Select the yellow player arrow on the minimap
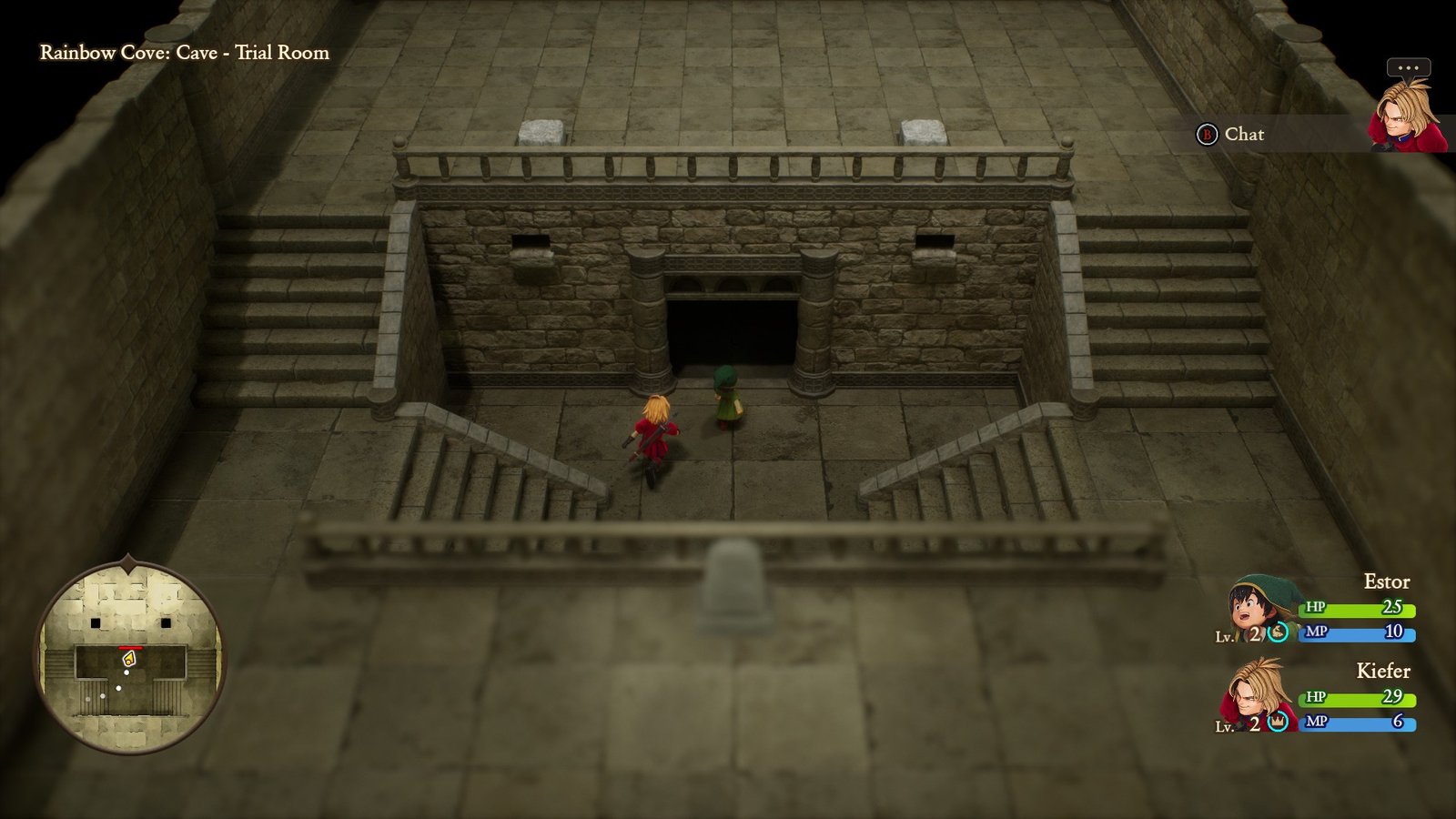Screen dimensions: 1456x819 coord(129,658)
